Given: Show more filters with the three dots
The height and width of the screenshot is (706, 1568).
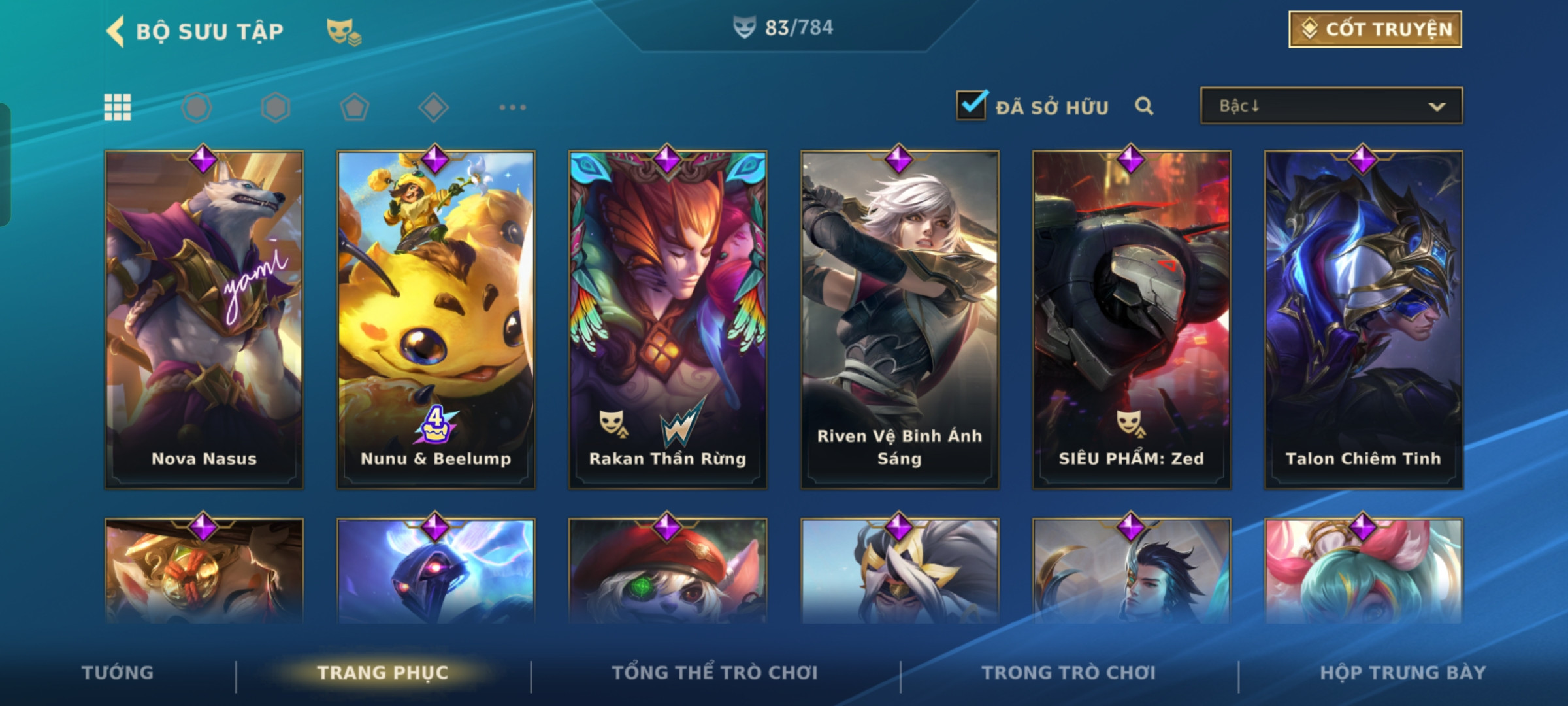Looking at the screenshot, I should point(512,107).
